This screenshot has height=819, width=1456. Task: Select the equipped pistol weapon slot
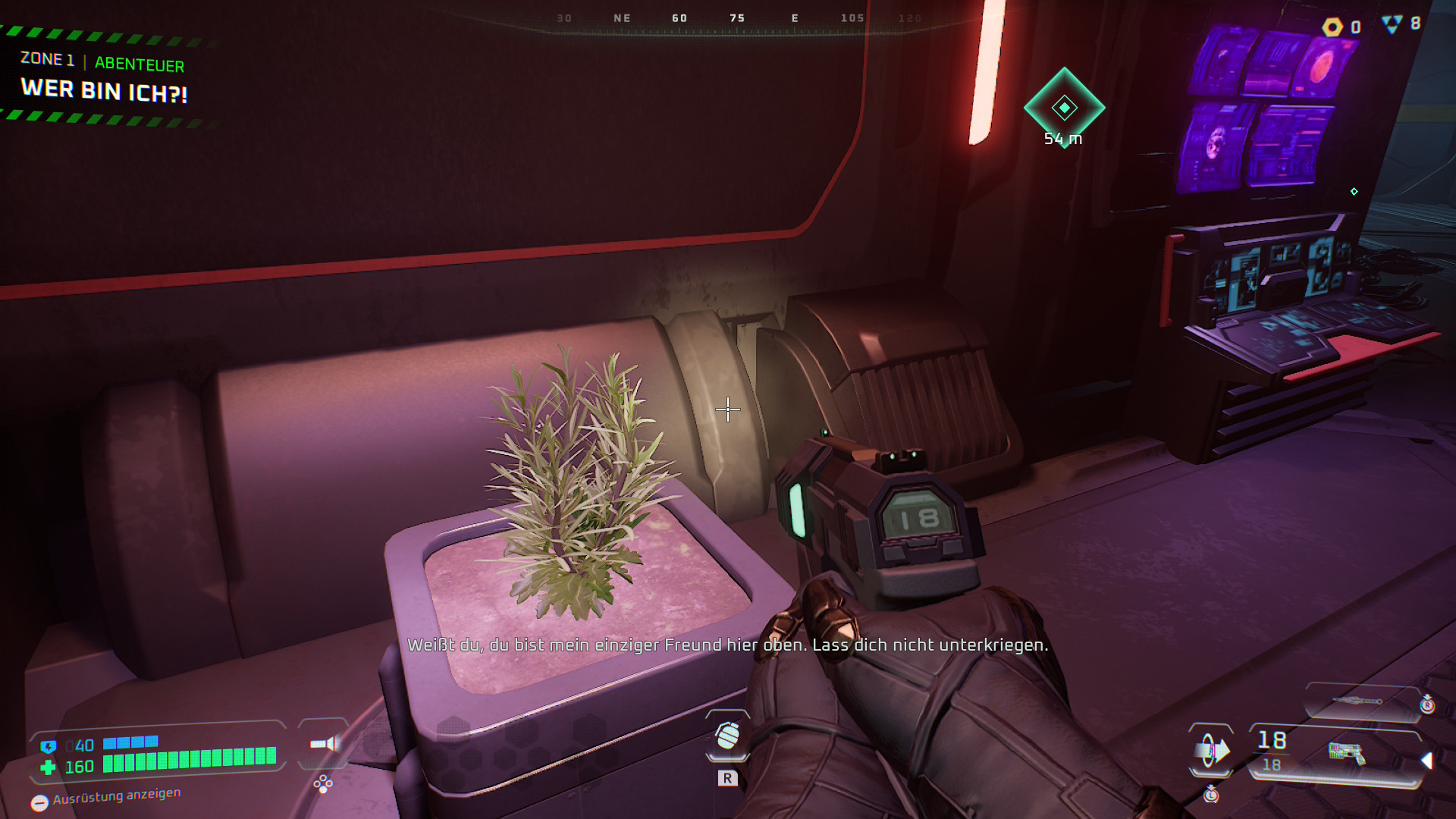tap(1346, 753)
